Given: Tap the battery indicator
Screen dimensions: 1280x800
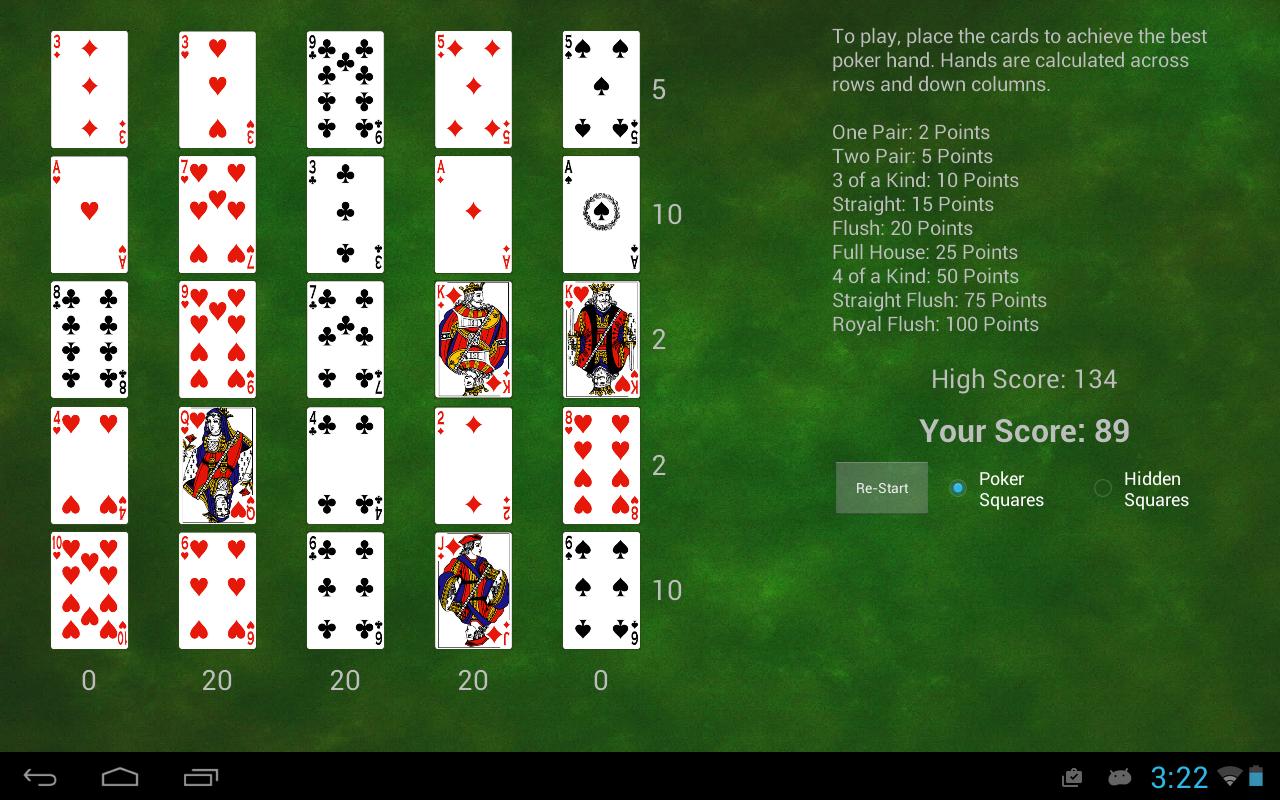Looking at the screenshot, I should pyautogui.click(x=1256, y=777).
